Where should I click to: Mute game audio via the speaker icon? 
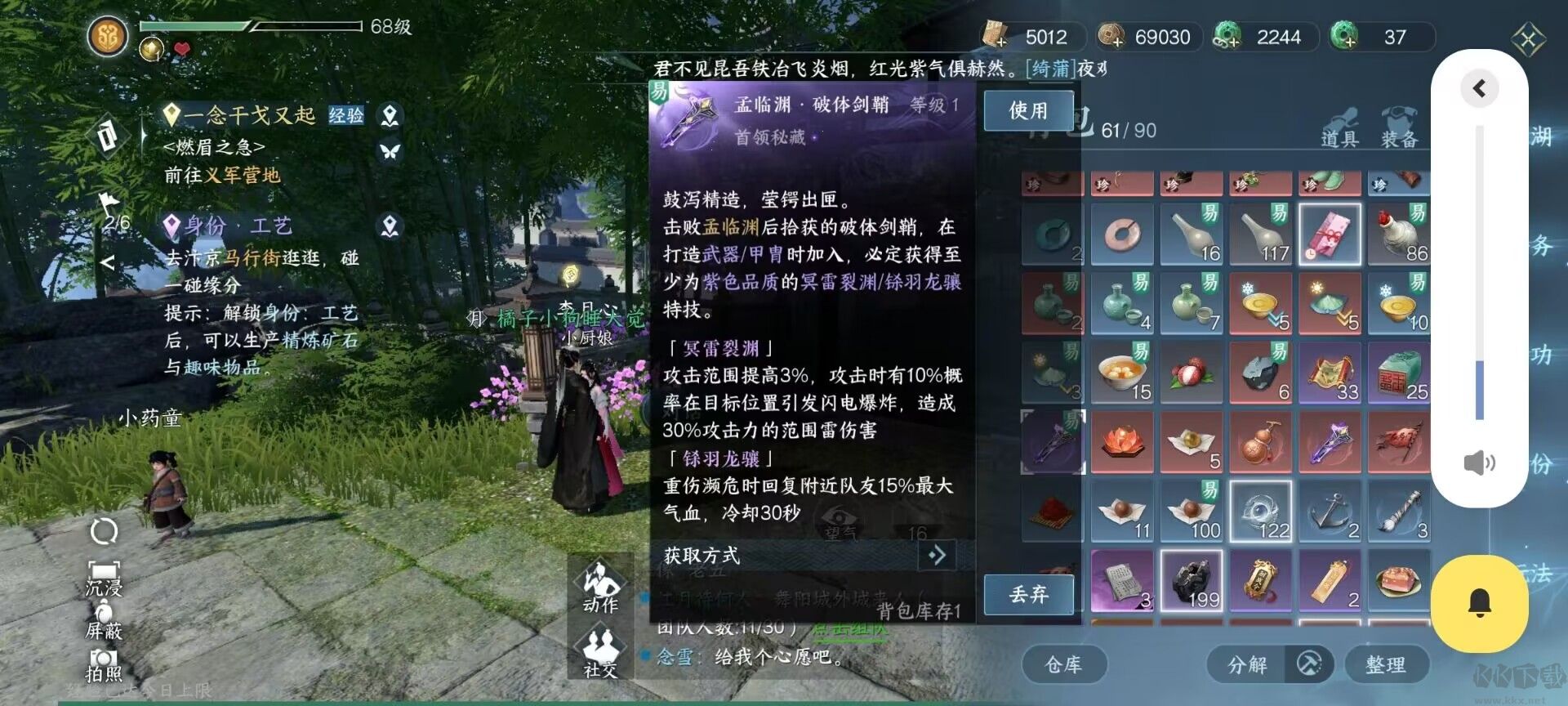click(1481, 462)
